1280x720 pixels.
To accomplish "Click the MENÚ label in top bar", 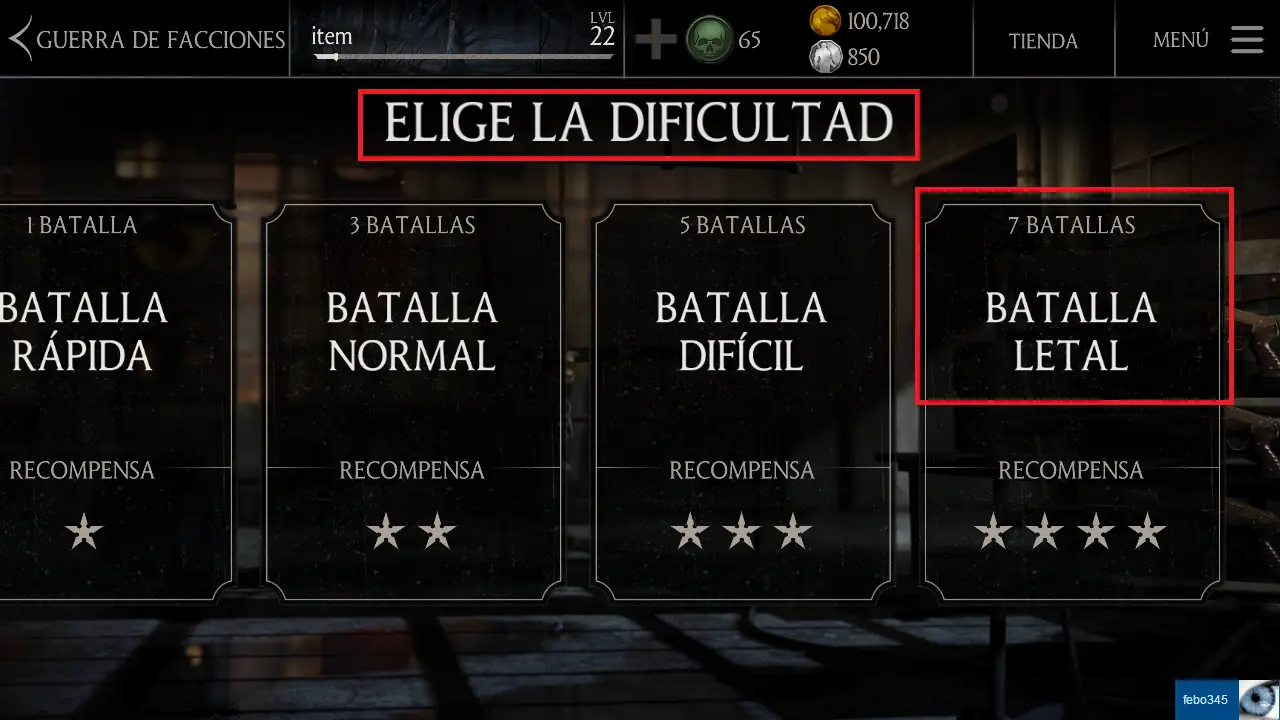I will click(1180, 40).
